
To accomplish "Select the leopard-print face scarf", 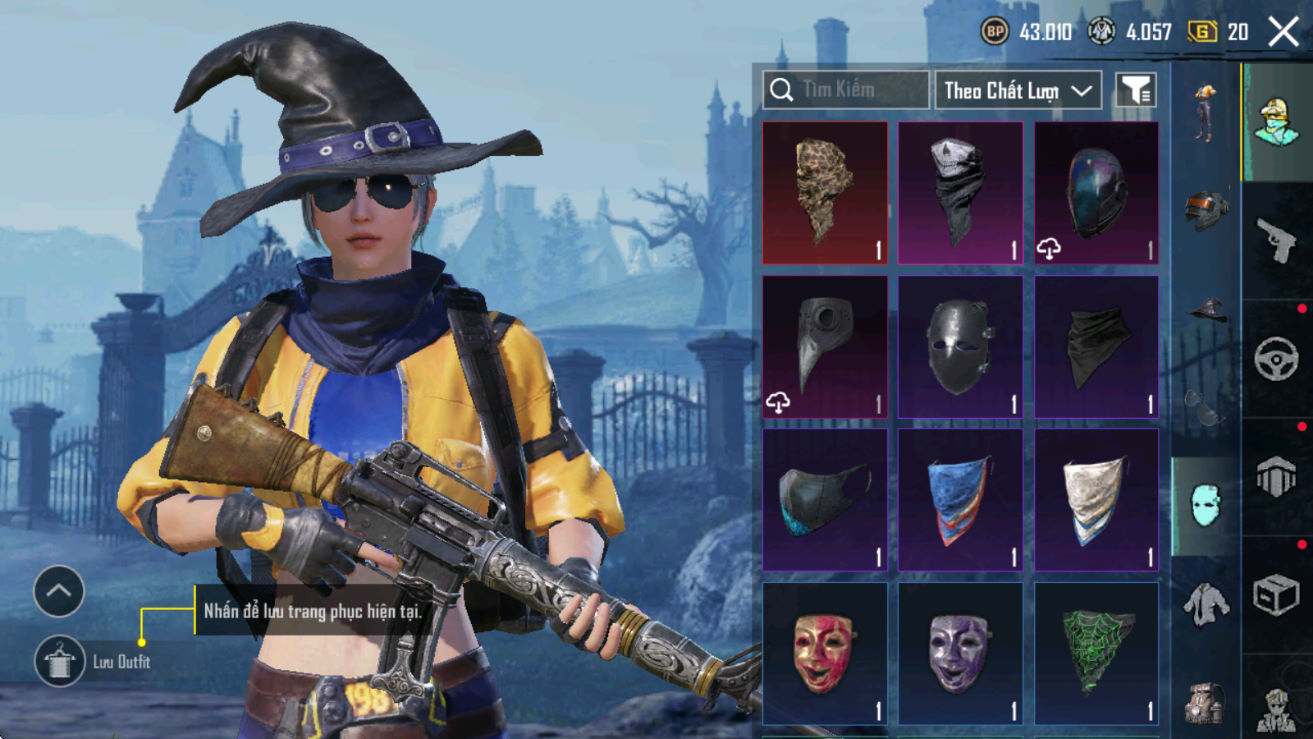I will click(x=824, y=193).
